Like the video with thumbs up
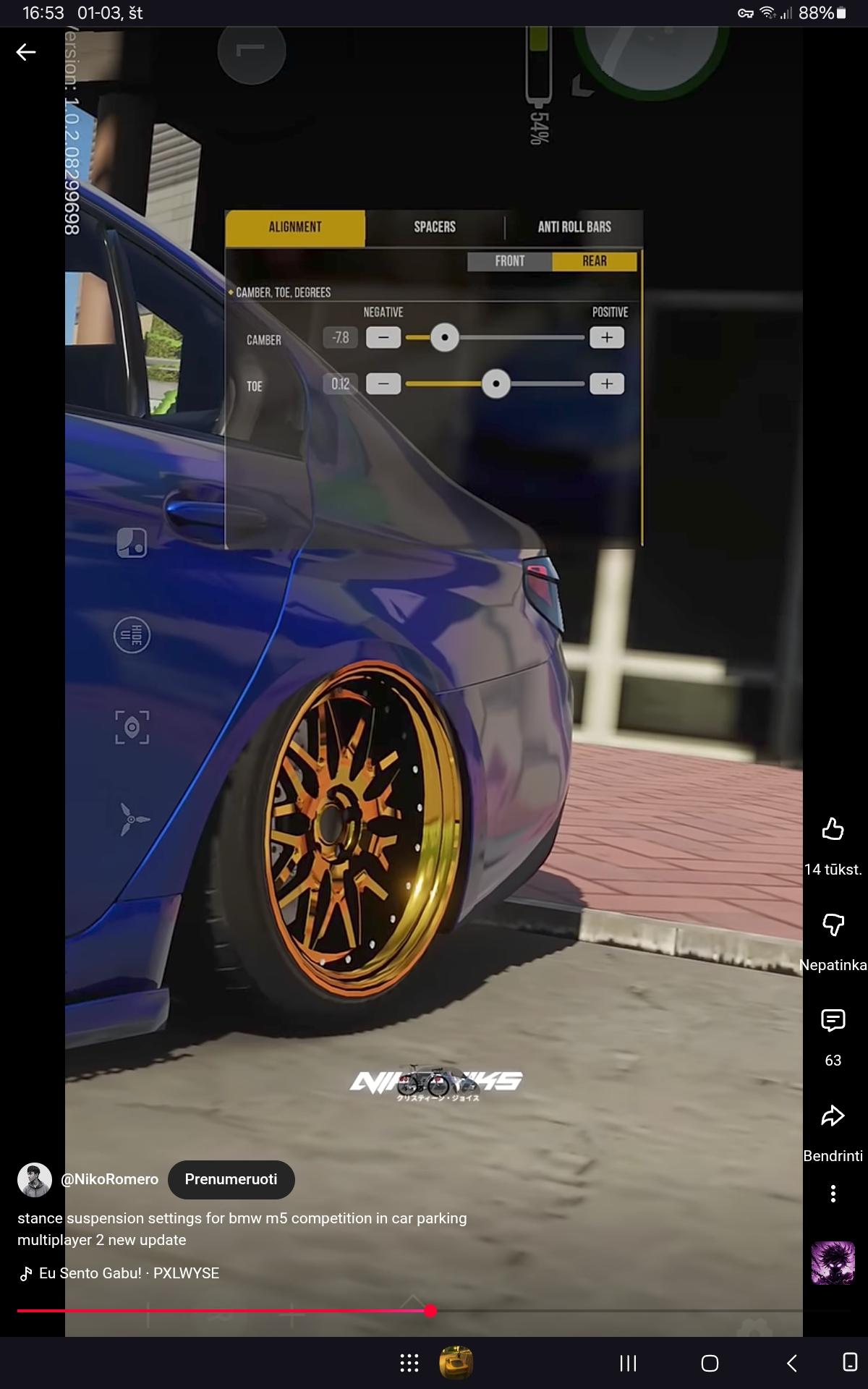Image resolution: width=868 pixels, height=1389 pixels. pyautogui.click(x=833, y=829)
